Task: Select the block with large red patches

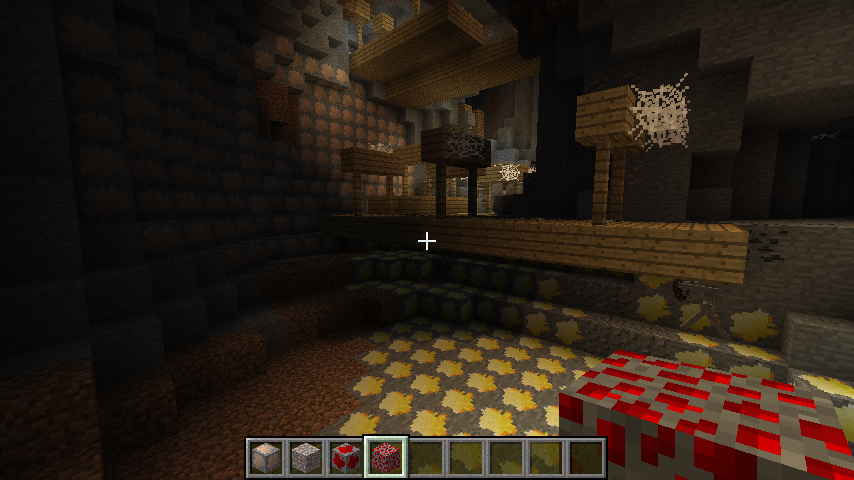Action: (345, 458)
